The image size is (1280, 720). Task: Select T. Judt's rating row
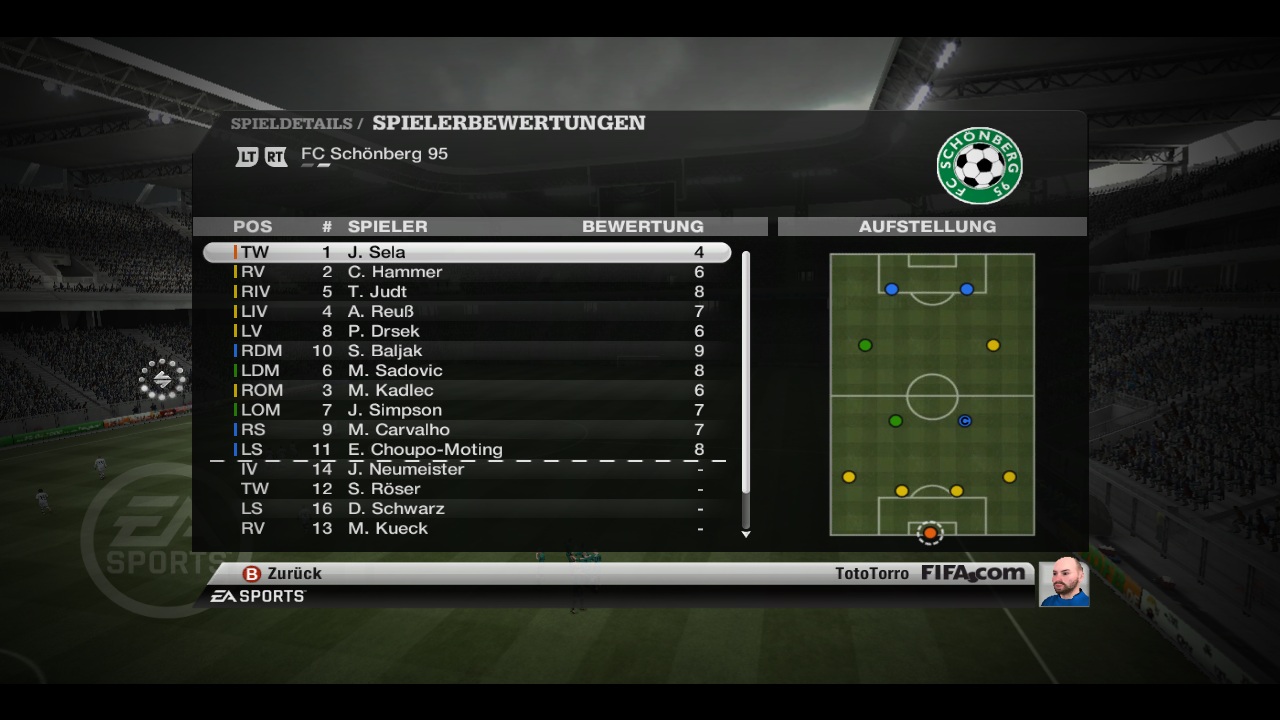pos(467,292)
